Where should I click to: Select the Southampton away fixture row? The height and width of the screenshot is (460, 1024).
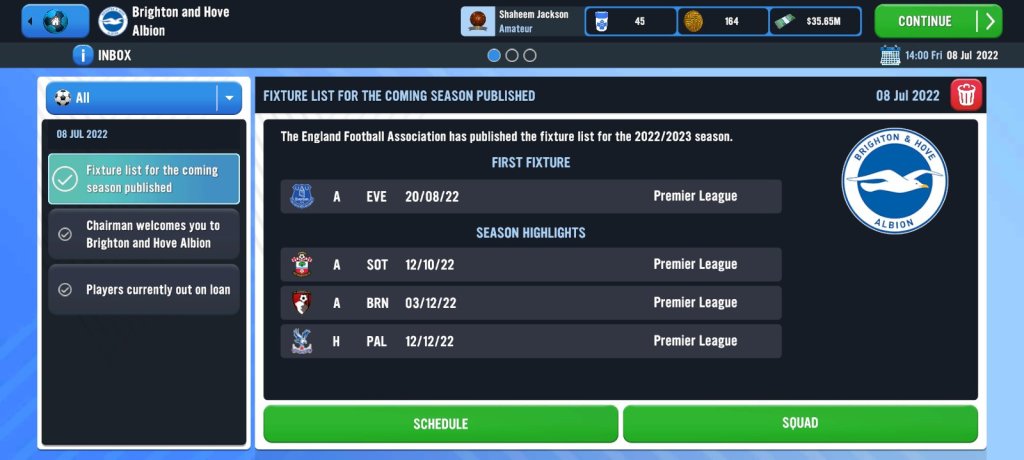(531, 264)
